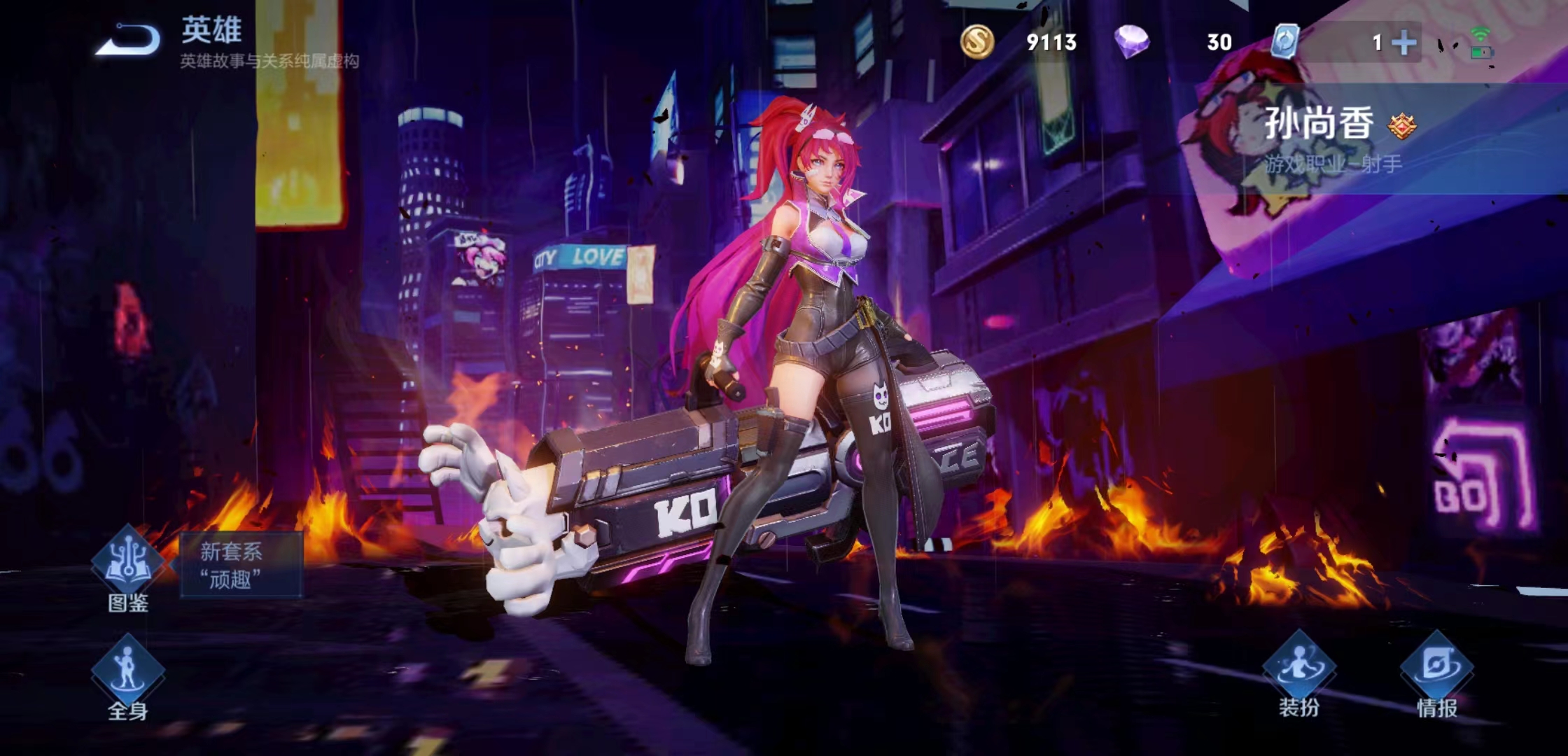Go back using the return arrow
This screenshot has width=1568, height=756.
(129, 39)
